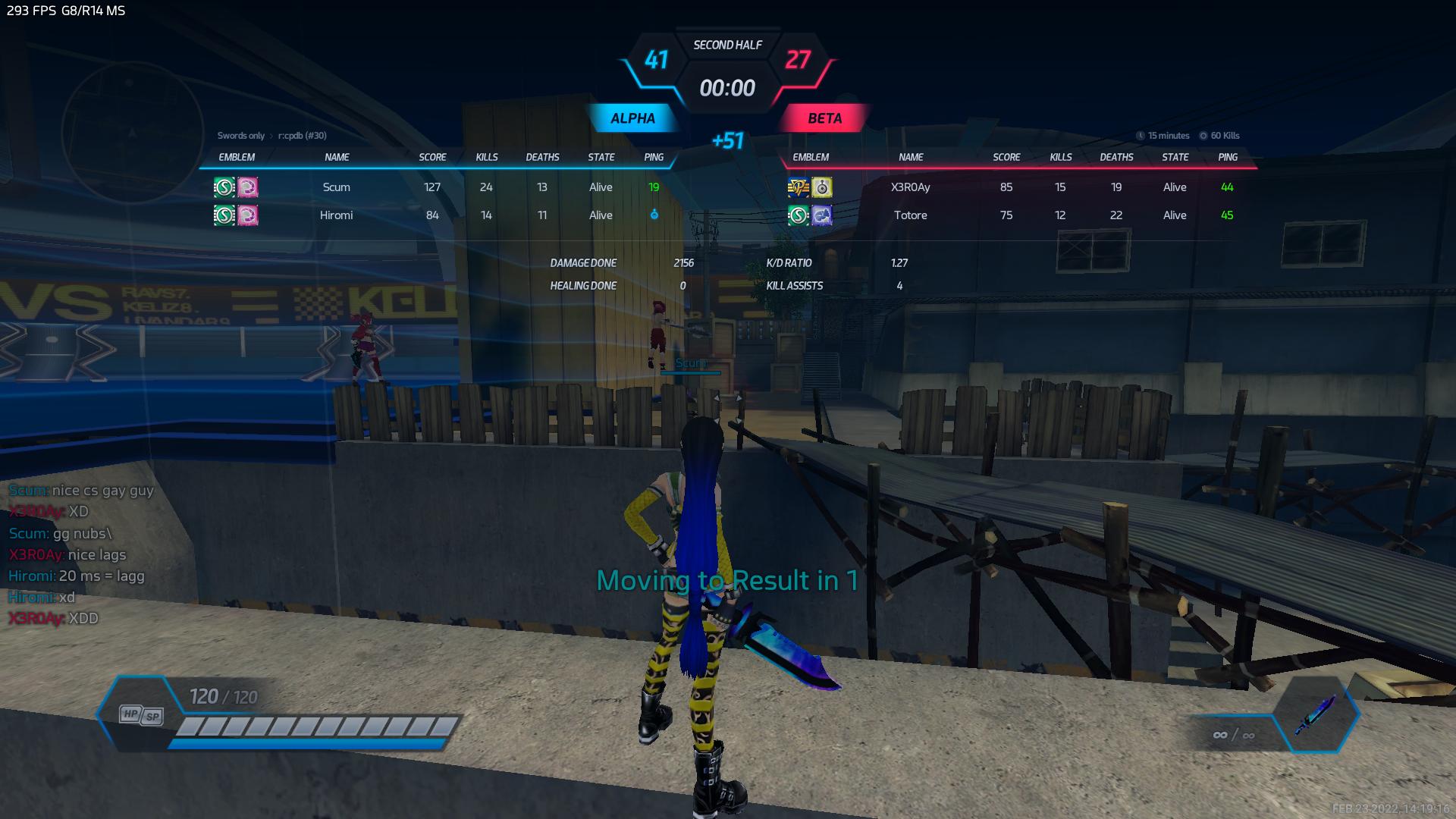Choose player Totore on the Beta team
This screenshot has width=1456, height=819.
(x=910, y=215)
